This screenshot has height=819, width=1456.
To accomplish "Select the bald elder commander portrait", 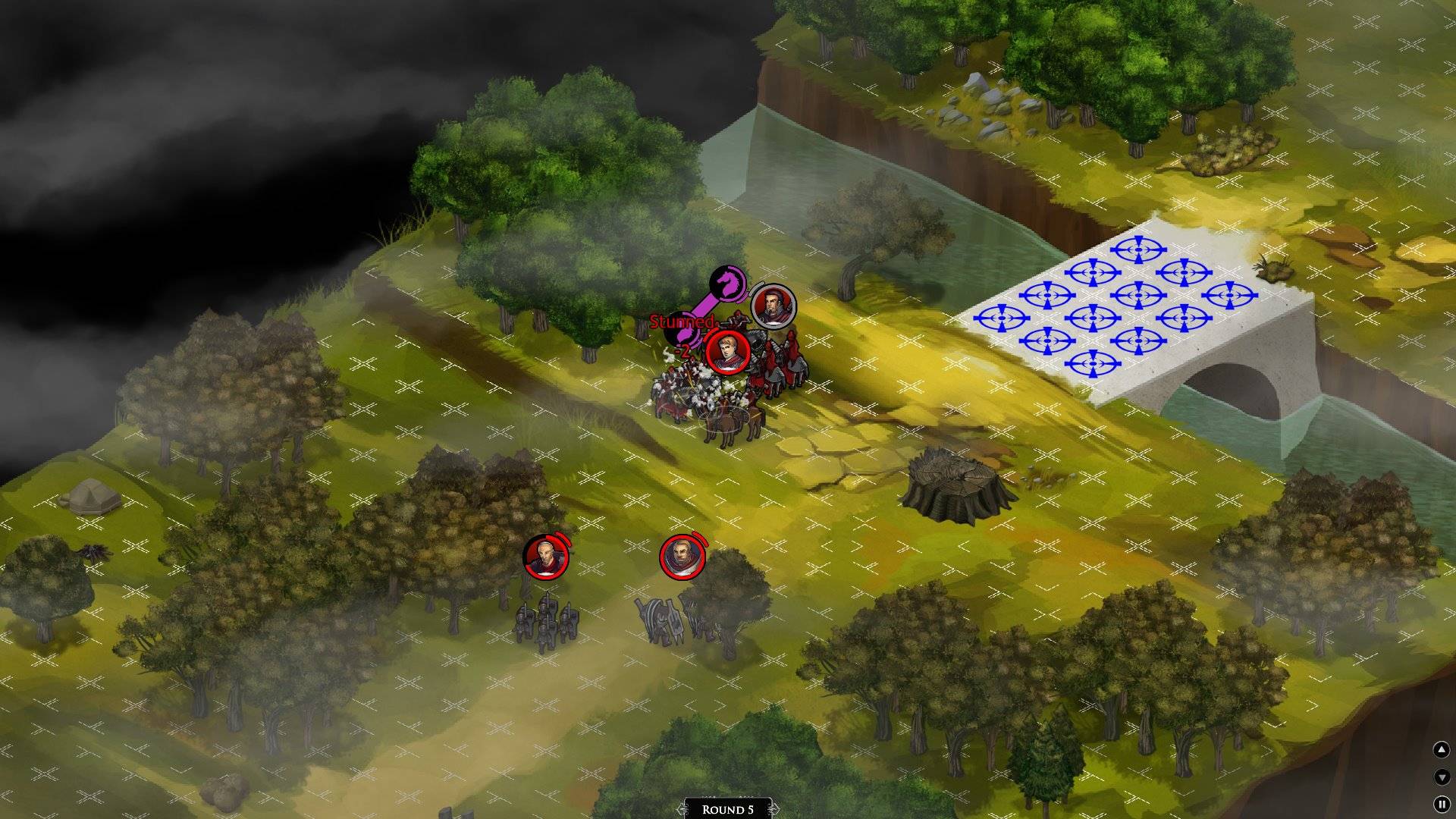I will 545,557.
